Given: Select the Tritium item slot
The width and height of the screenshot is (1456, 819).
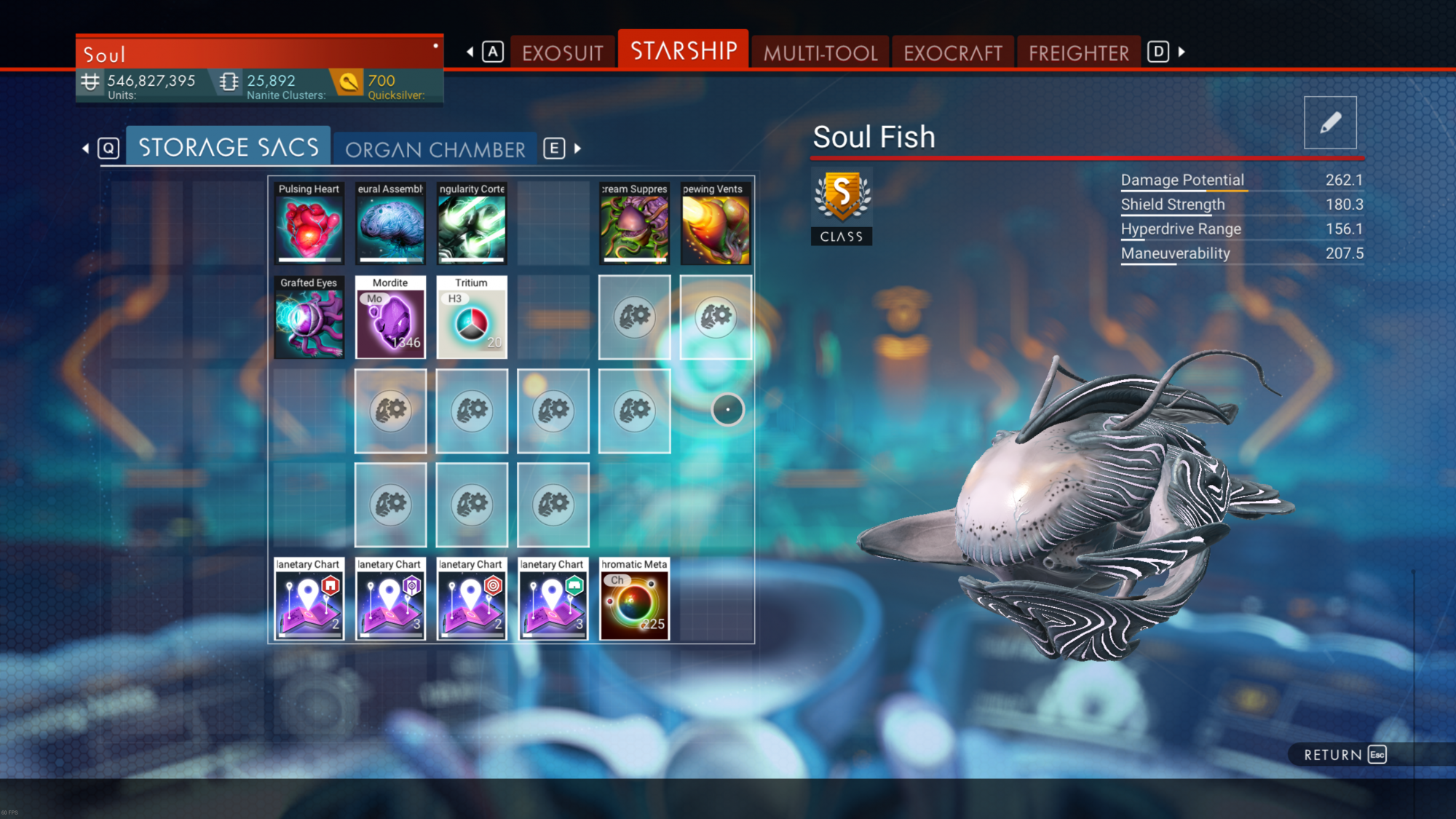Looking at the screenshot, I should (x=472, y=317).
